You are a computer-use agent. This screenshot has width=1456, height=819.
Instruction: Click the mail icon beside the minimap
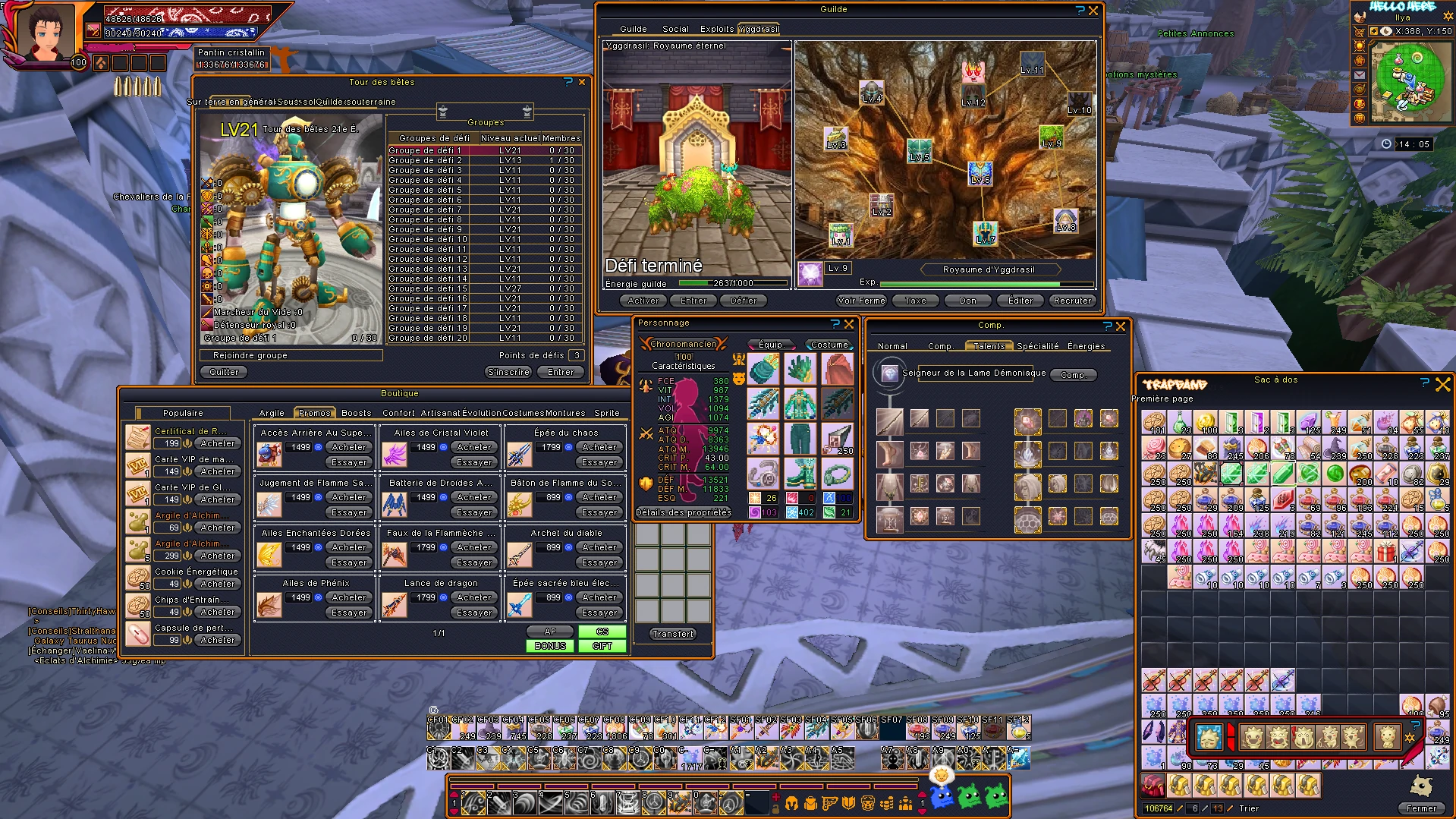coord(1360,75)
